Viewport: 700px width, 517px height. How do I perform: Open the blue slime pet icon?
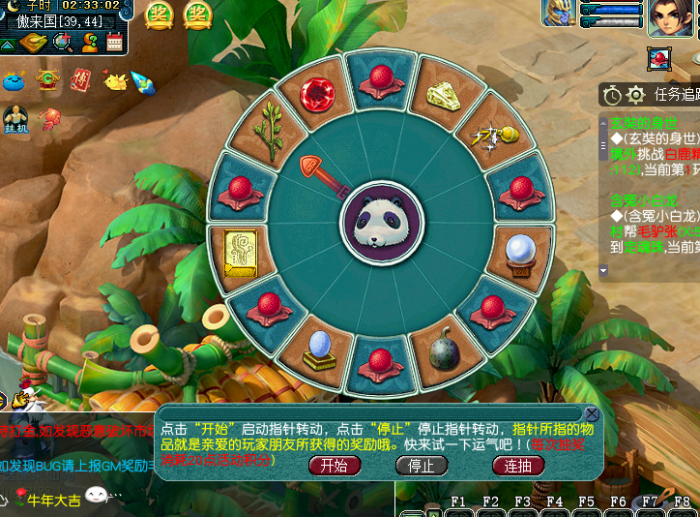(x=14, y=80)
